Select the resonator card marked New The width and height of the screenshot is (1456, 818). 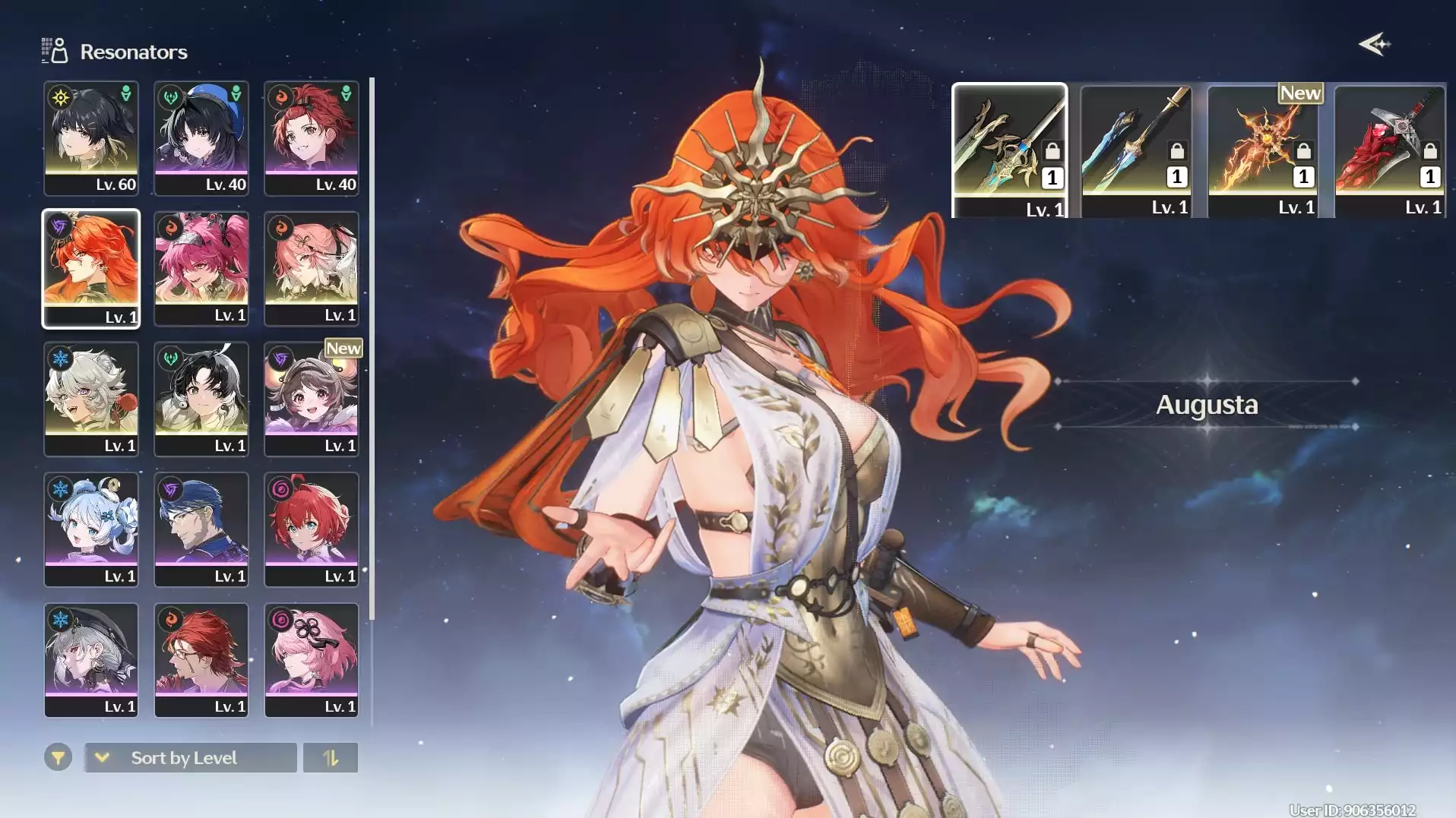click(x=312, y=399)
